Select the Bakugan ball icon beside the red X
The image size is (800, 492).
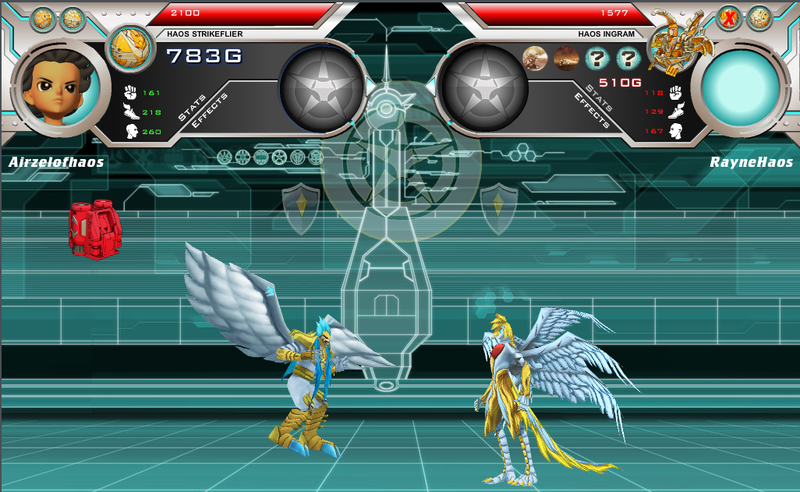click(x=759, y=18)
